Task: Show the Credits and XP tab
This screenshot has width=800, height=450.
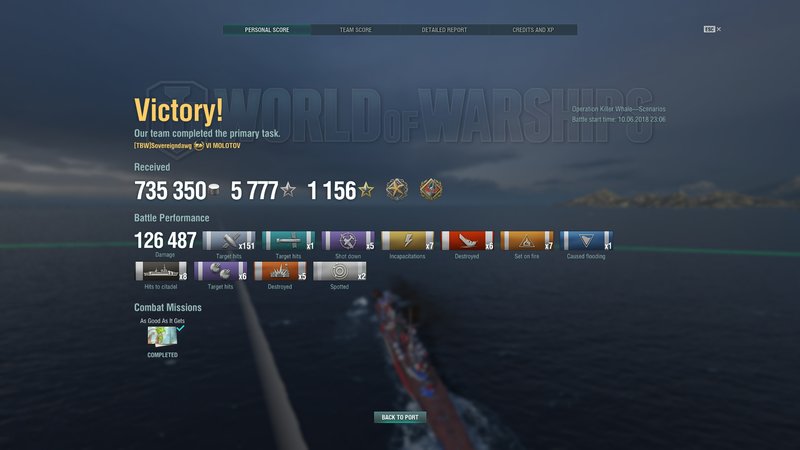Action: tap(533, 30)
